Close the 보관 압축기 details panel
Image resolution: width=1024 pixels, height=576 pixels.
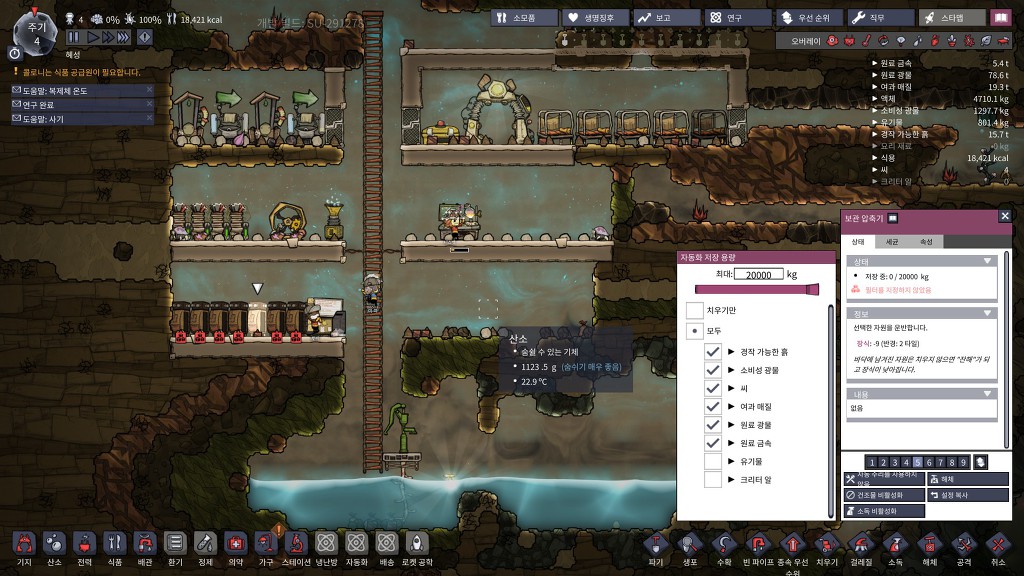point(1005,216)
